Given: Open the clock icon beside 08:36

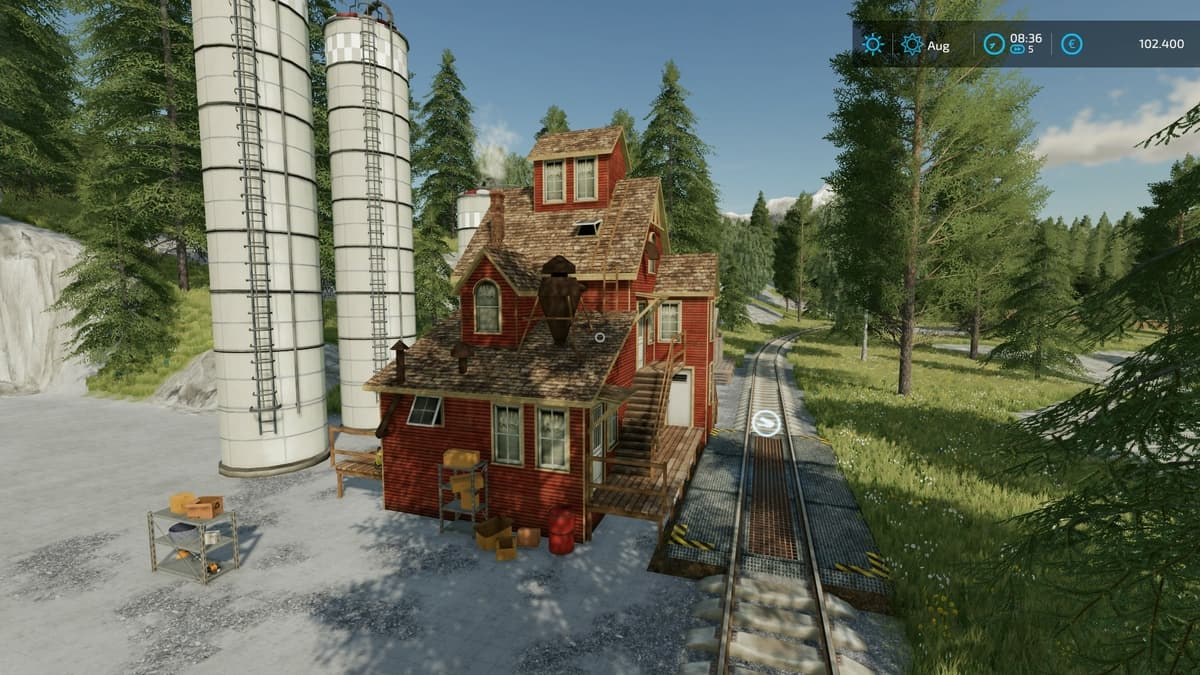Looking at the screenshot, I should (992, 44).
